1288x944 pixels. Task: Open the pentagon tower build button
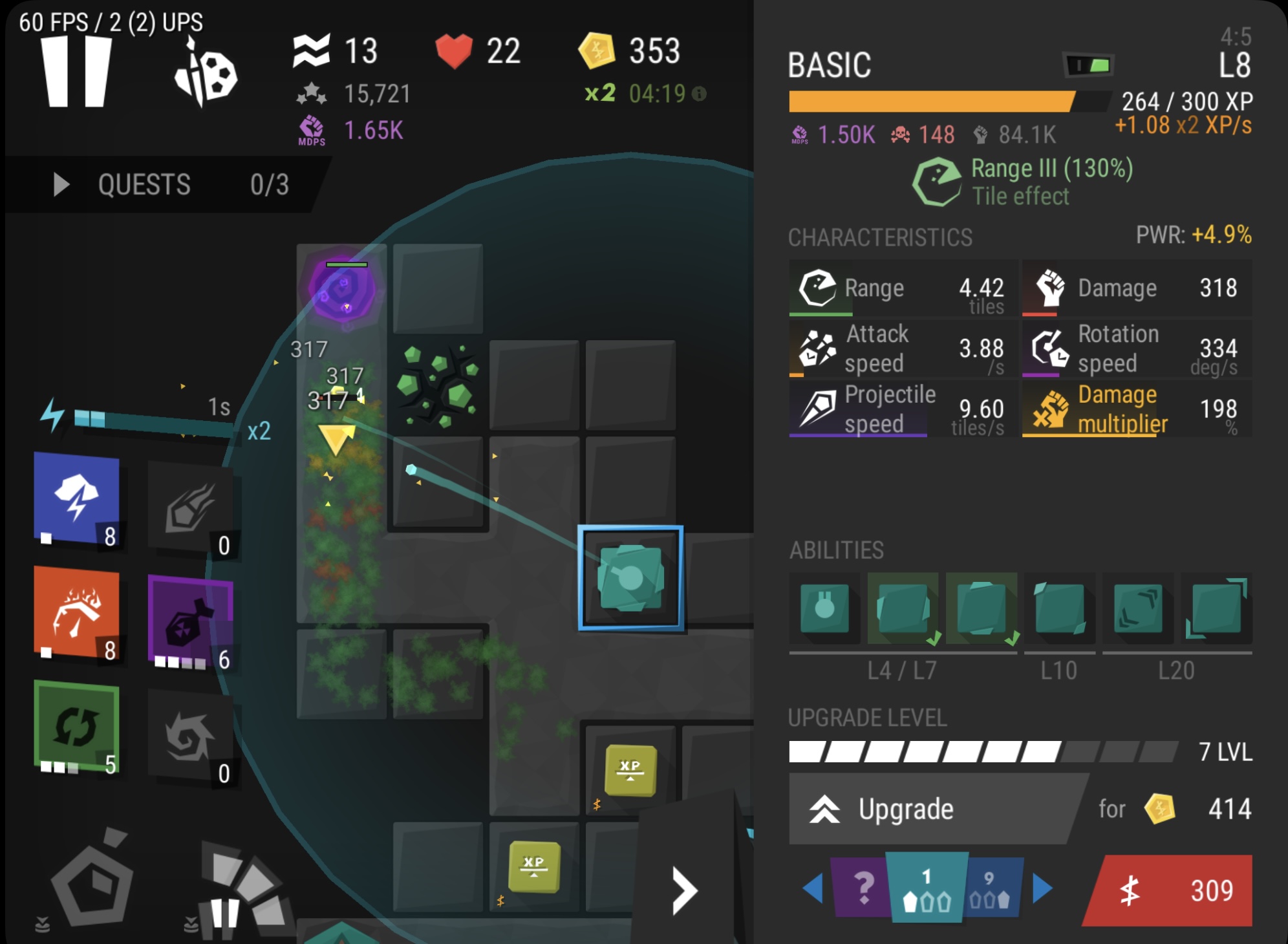click(92, 882)
